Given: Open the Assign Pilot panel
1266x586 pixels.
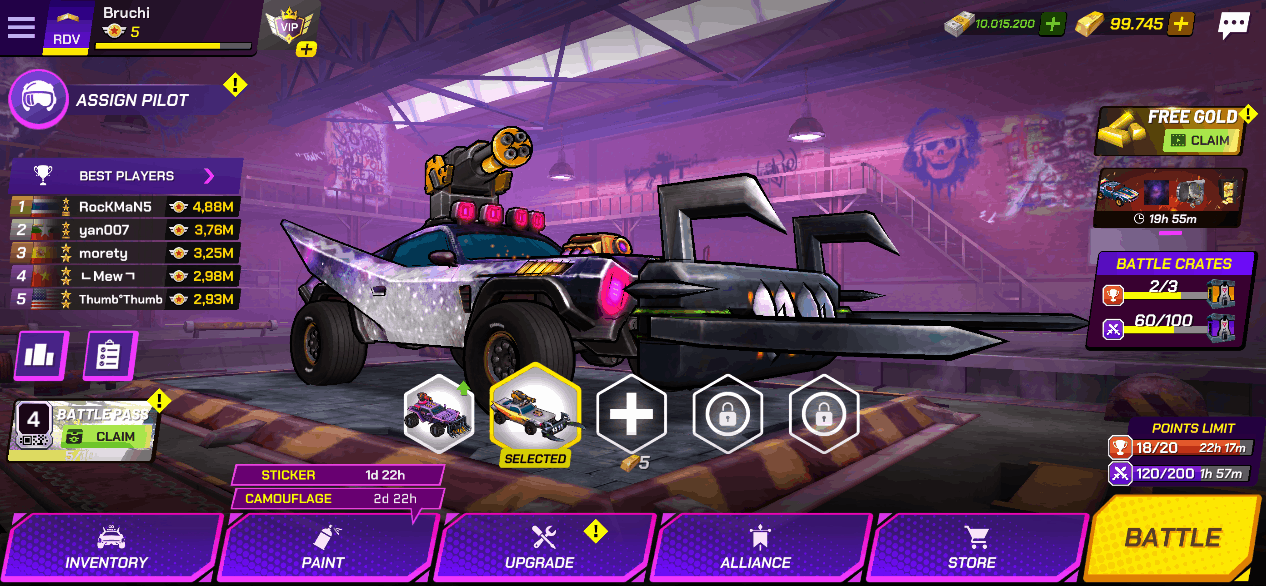Looking at the screenshot, I should click(x=130, y=100).
